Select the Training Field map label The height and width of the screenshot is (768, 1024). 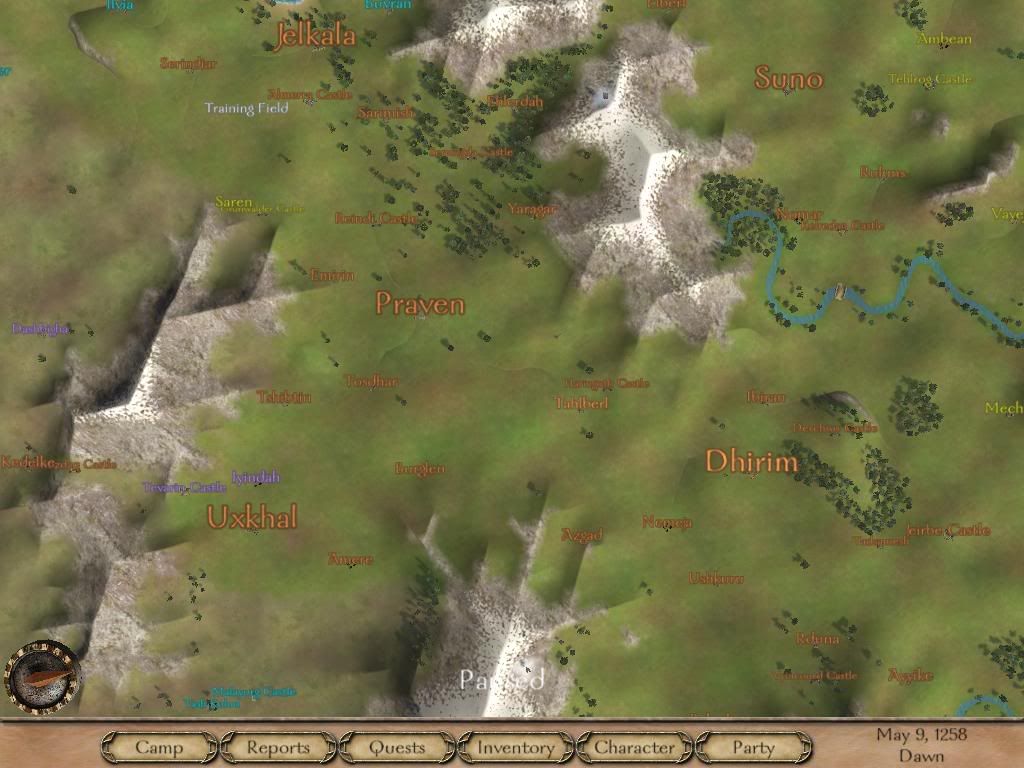pos(246,108)
